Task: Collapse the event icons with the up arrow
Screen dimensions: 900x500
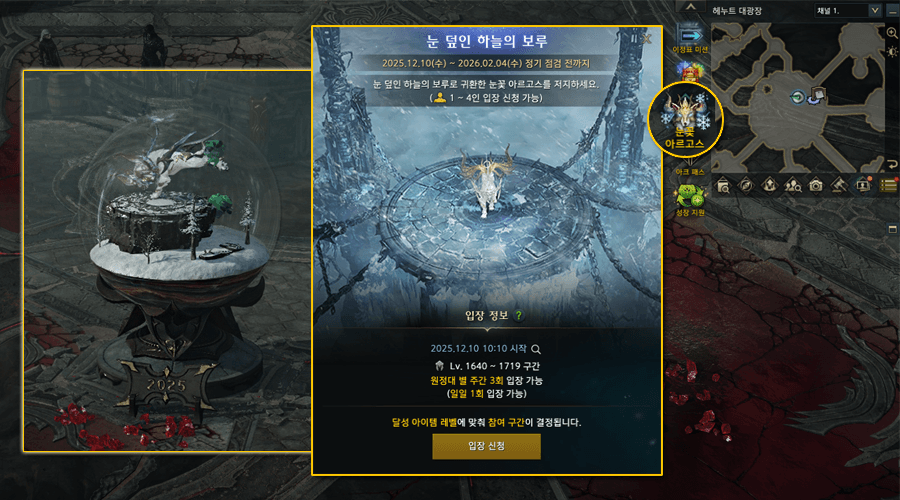Action: click(692, 8)
